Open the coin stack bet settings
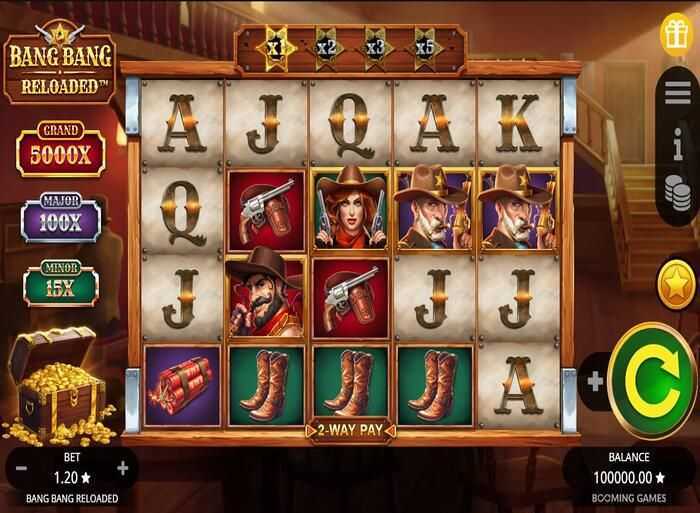 679,191
